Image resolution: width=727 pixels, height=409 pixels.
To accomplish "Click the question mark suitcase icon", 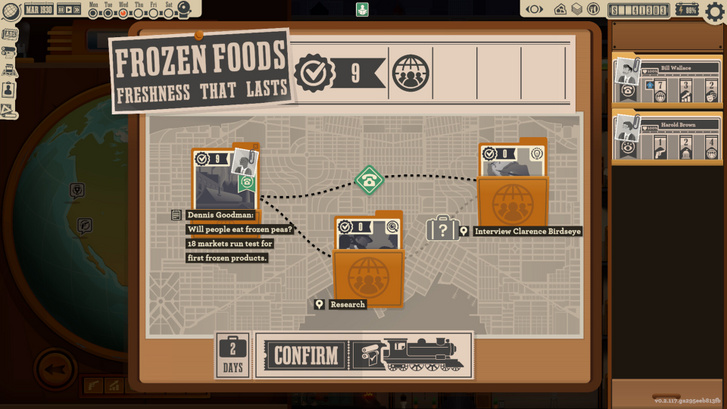I will [x=442, y=229].
